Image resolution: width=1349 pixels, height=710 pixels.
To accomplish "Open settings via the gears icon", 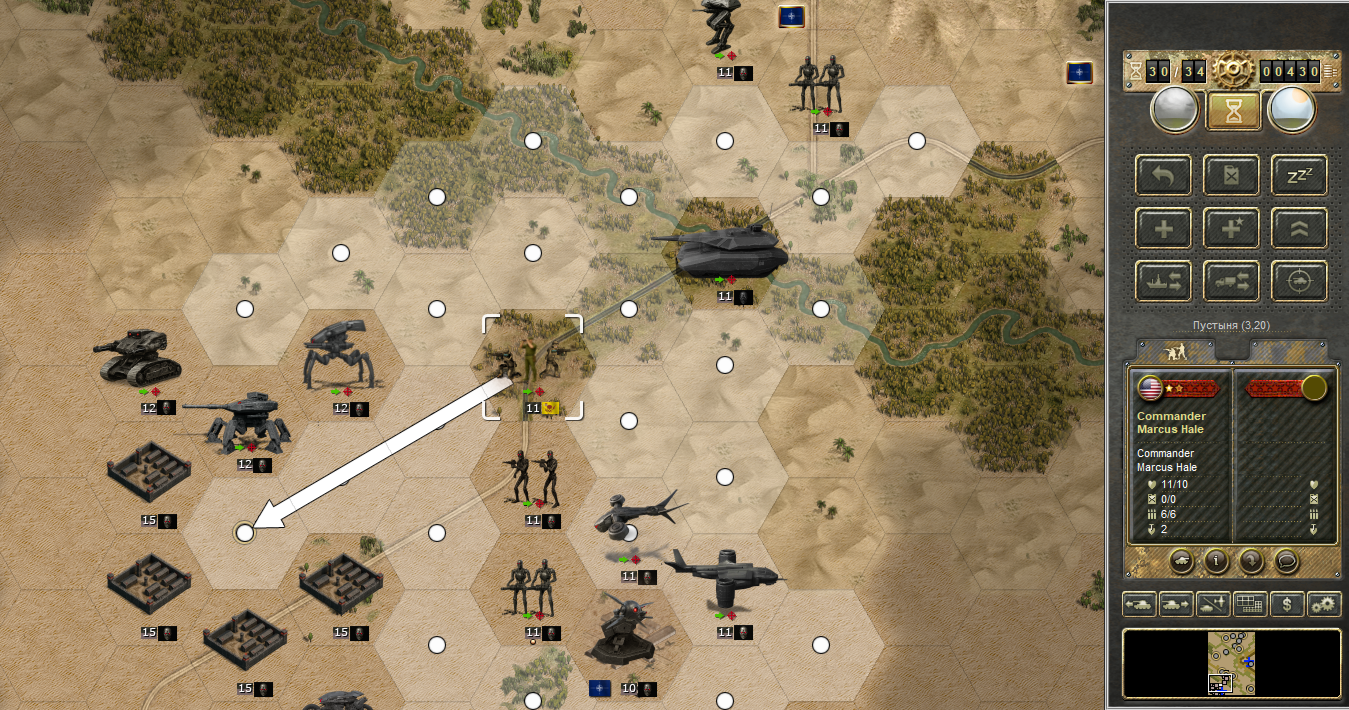I will point(1324,604).
